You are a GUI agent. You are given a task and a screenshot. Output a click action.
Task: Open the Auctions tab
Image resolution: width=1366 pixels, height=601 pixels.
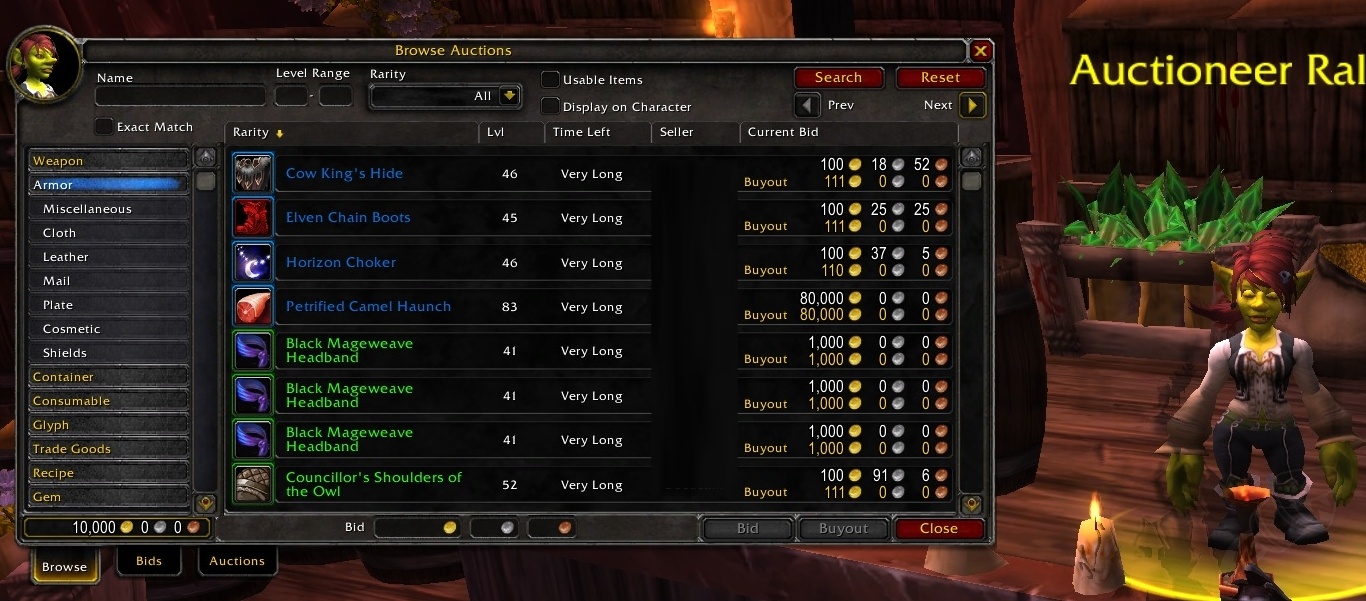(237, 561)
